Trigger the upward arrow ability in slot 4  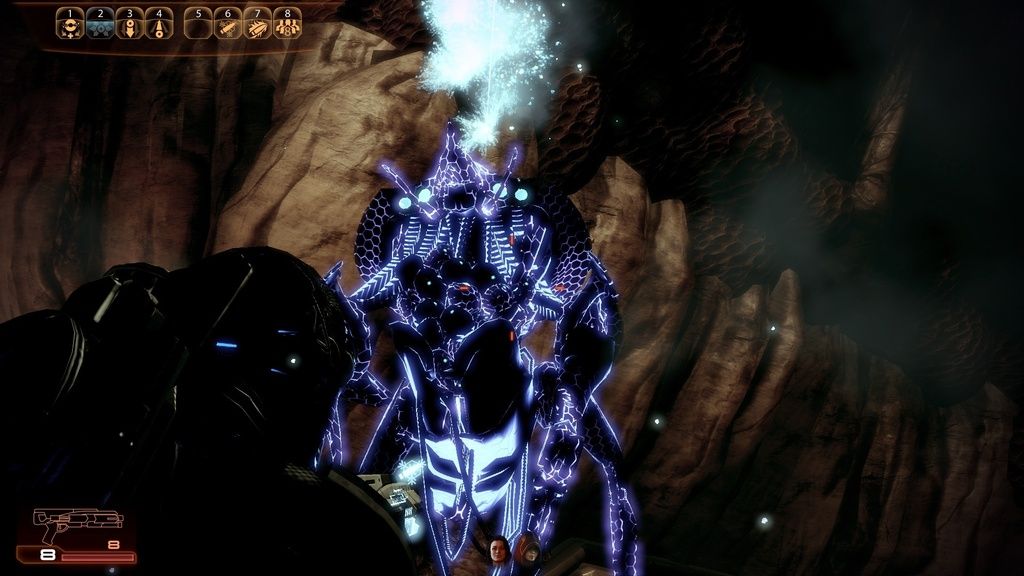(x=158, y=25)
